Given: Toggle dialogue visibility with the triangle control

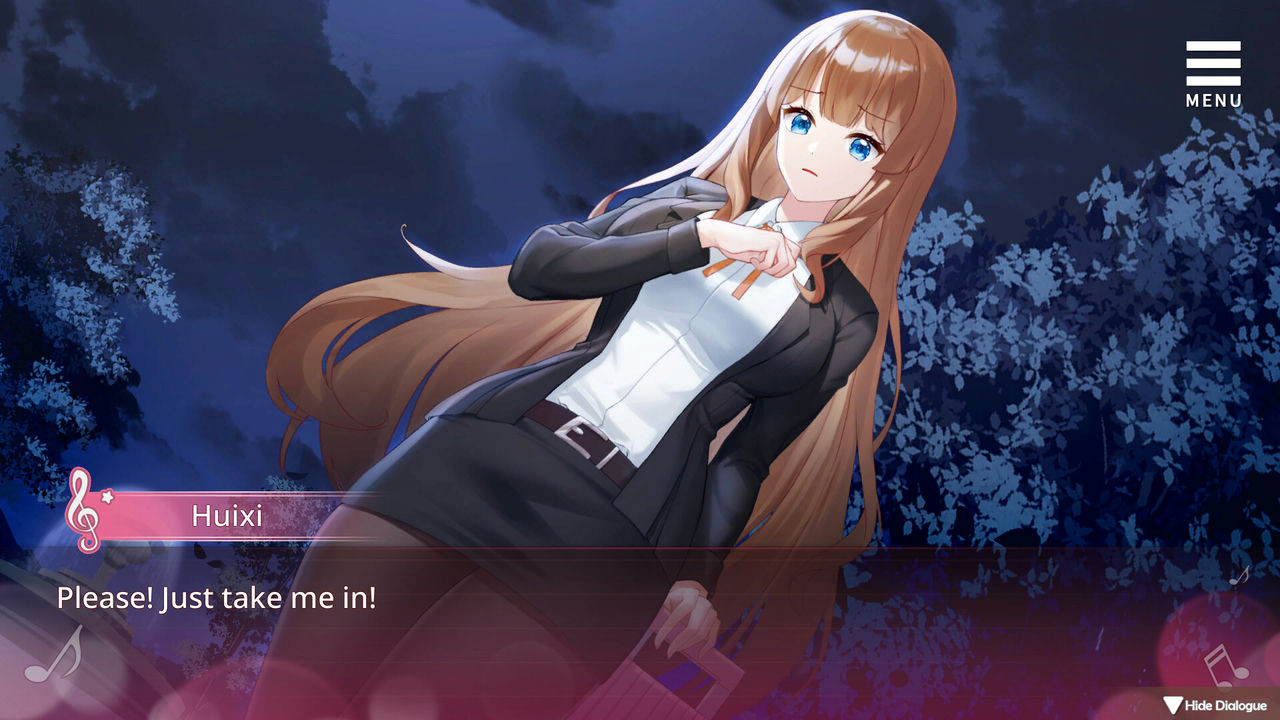Looking at the screenshot, I should (x=1172, y=703).
